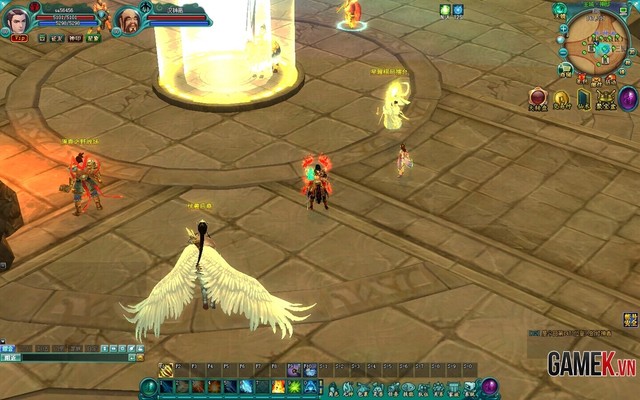Click the yellow icon above chat notice
The image size is (640, 400).
coord(630,319)
